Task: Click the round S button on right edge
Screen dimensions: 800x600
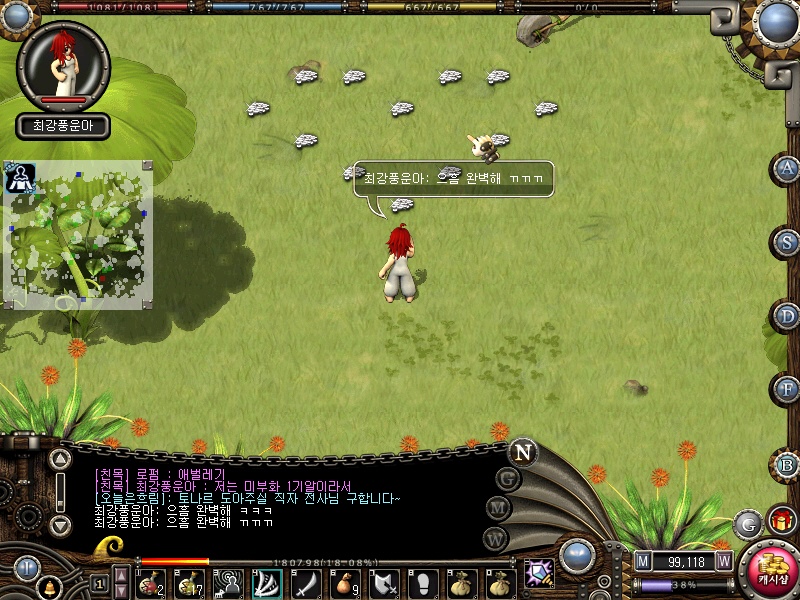Action: pyautogui.click(x=788, y=242)
